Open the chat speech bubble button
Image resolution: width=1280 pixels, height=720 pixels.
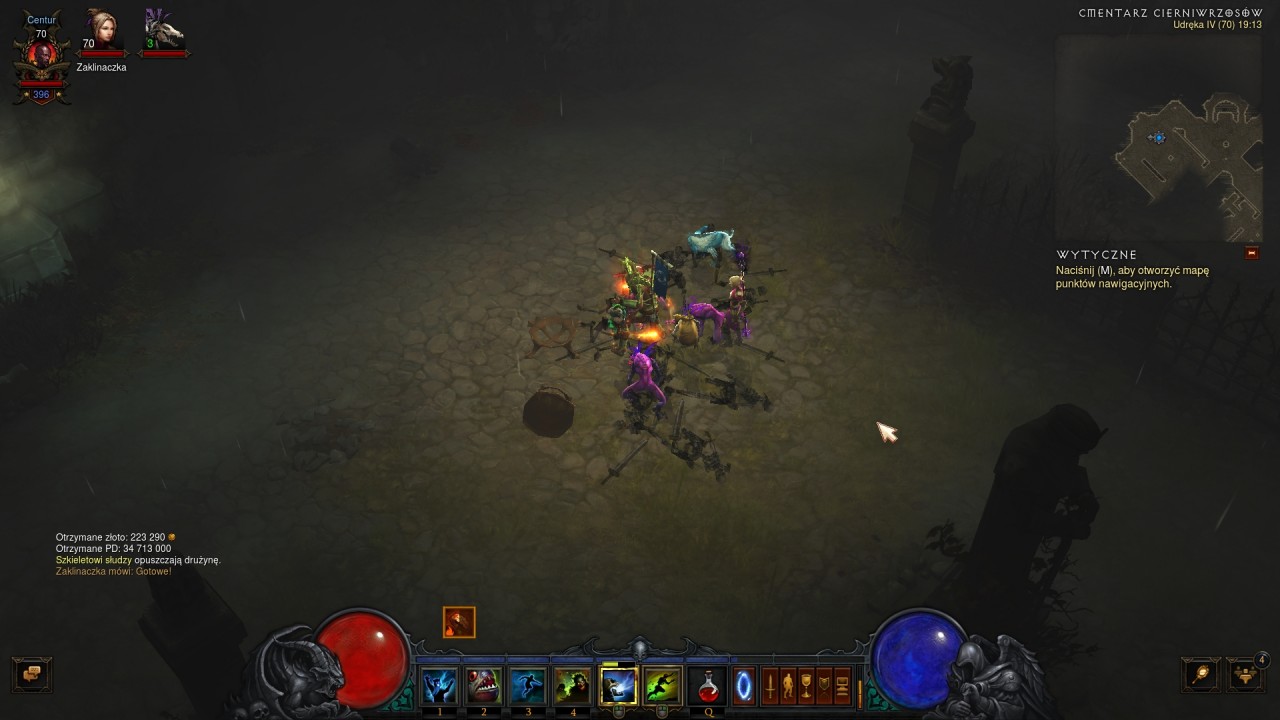point(31,674)
